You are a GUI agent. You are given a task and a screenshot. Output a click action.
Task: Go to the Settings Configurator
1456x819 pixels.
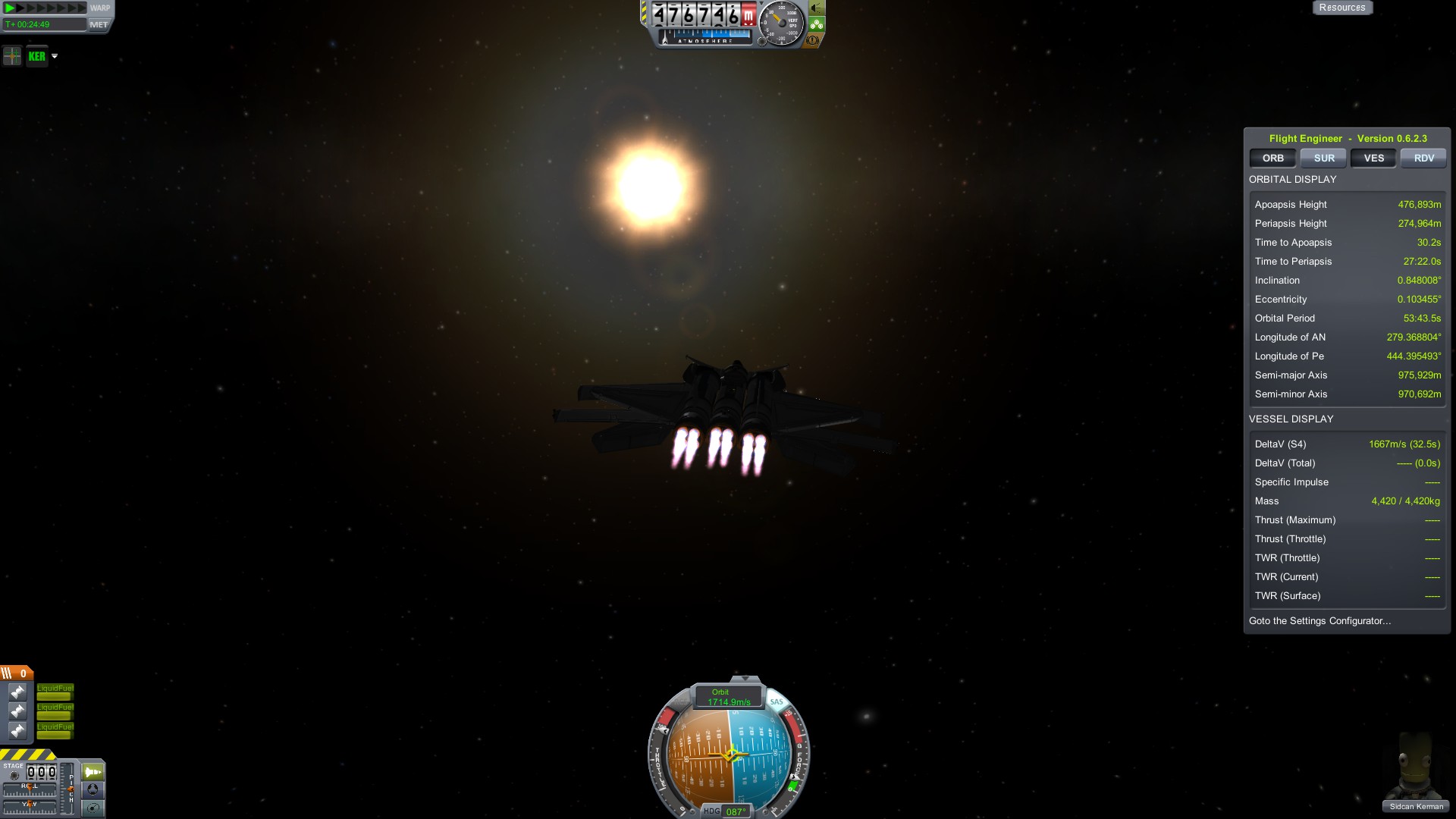tap(1319, 621)
